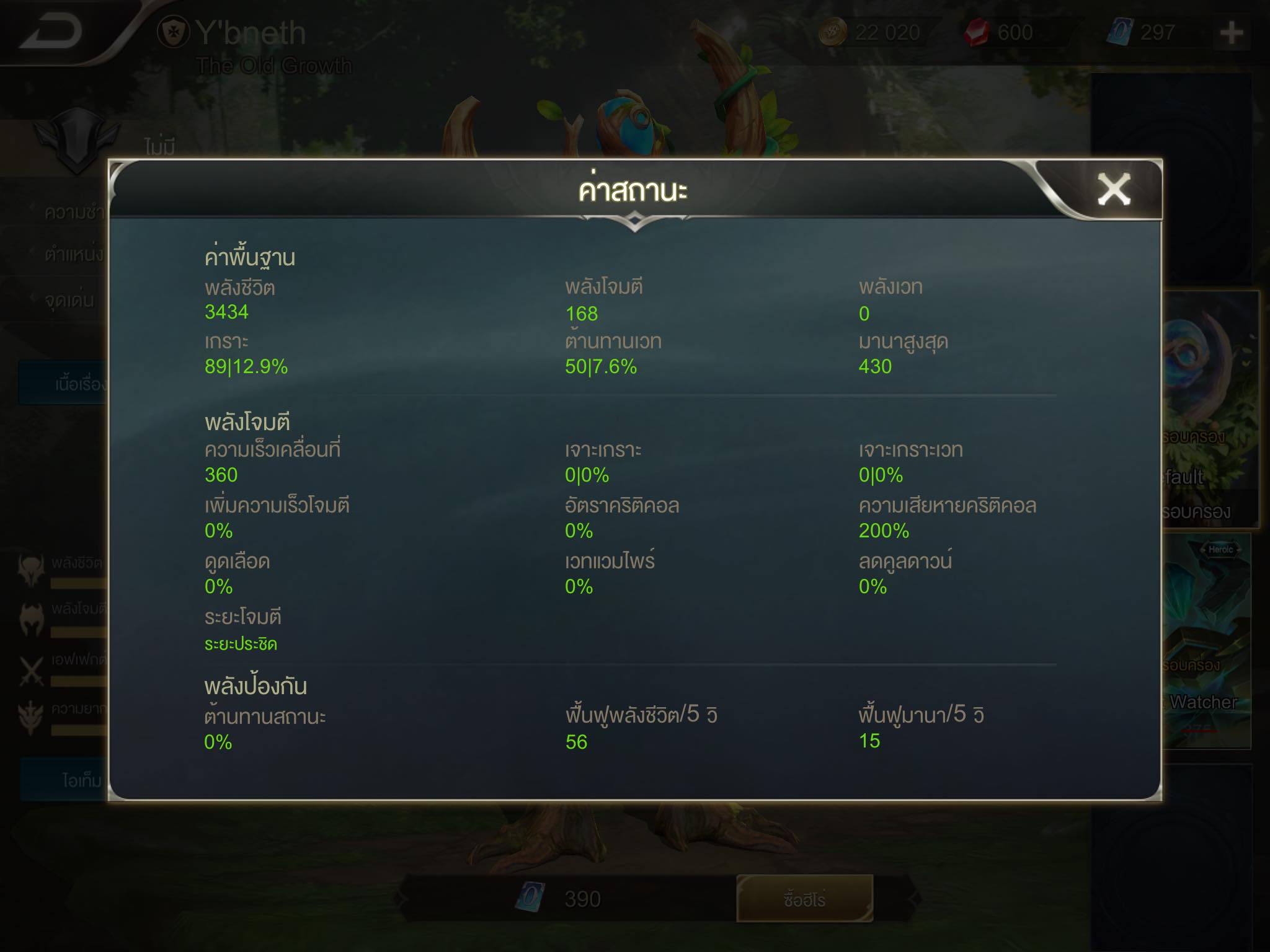The height and width of the screenshot is (952, 1270).
Task: Buy the hero with the ซื้อฮีโร่ button
Action: [x=804, y=899]
